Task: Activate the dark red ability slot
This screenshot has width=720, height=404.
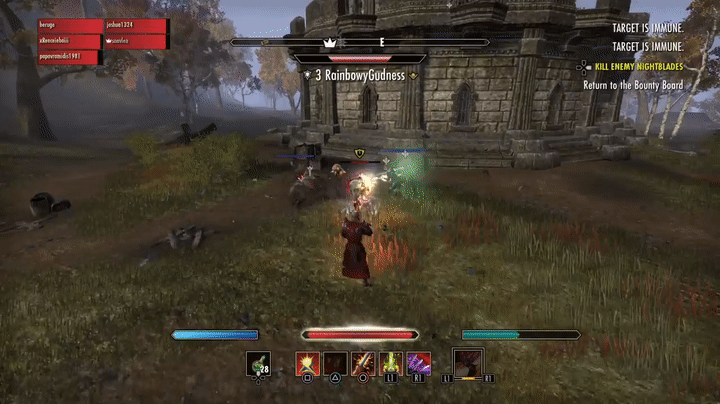Action: point(335,363)
